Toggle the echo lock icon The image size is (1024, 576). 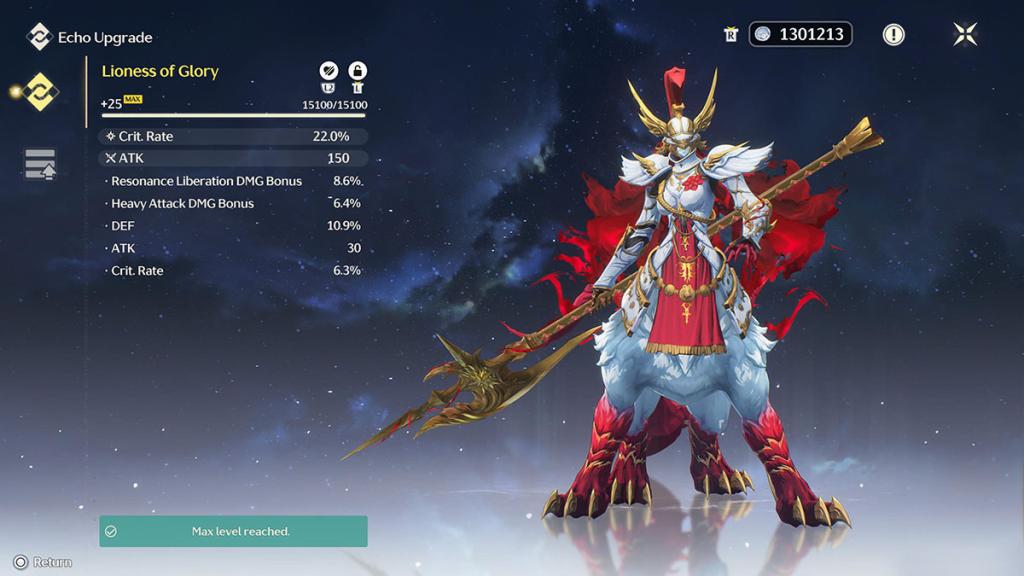click(357, 71)
